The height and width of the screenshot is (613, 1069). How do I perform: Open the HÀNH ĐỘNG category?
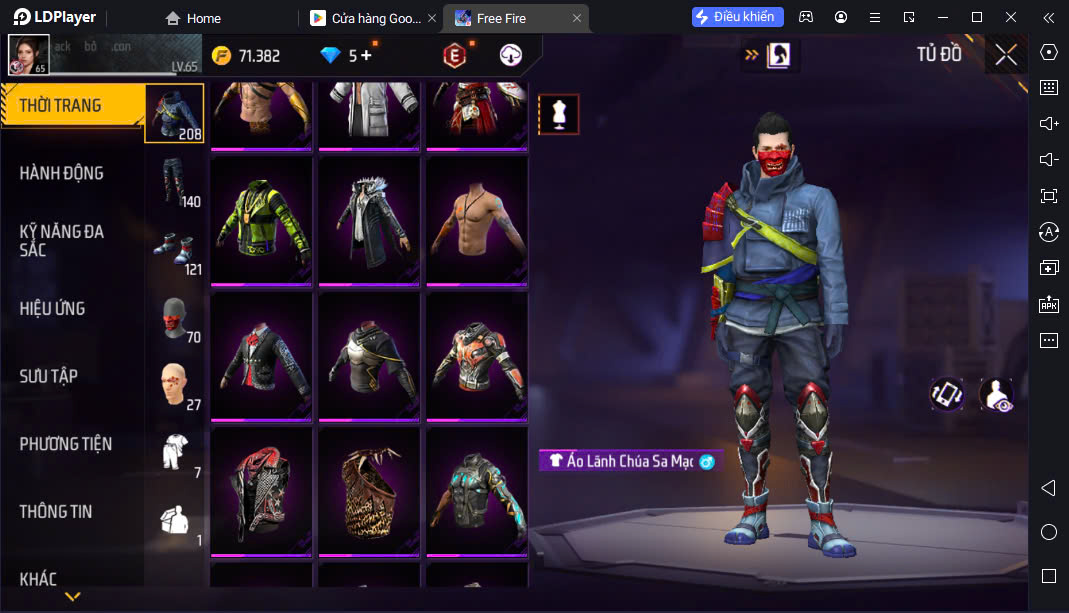point(62,173)
